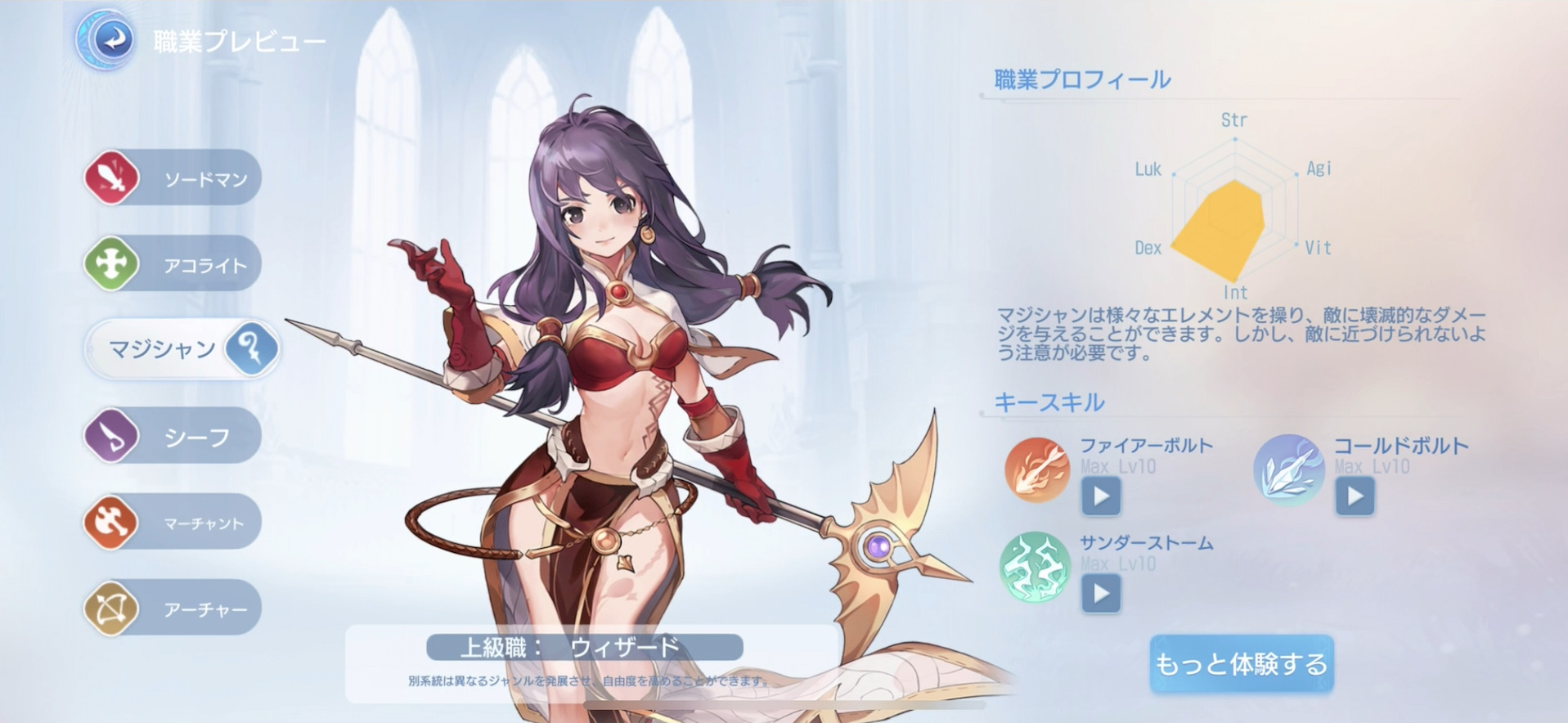This screenshot has height=723, width=1568.
Task: Click the Thief purple dagger icon
Action: tap(110, 434)
